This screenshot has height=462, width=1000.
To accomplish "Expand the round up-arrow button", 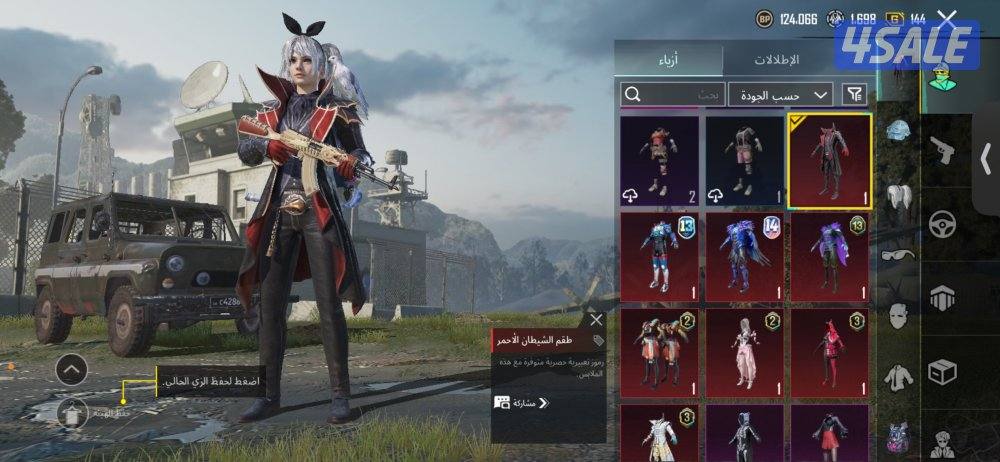I will coord(71,371).
